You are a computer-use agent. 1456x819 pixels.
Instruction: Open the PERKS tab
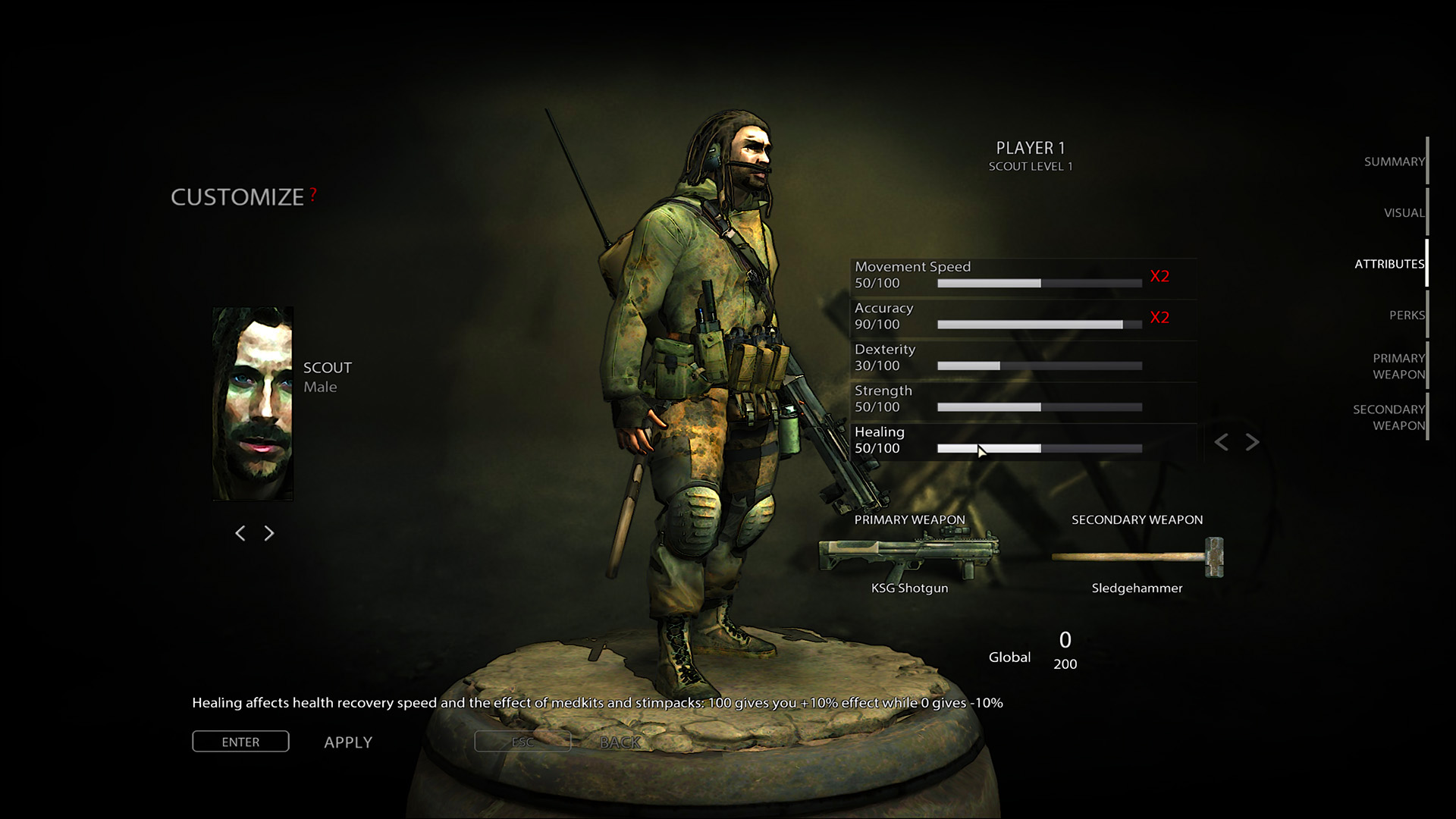point(1407,314)
